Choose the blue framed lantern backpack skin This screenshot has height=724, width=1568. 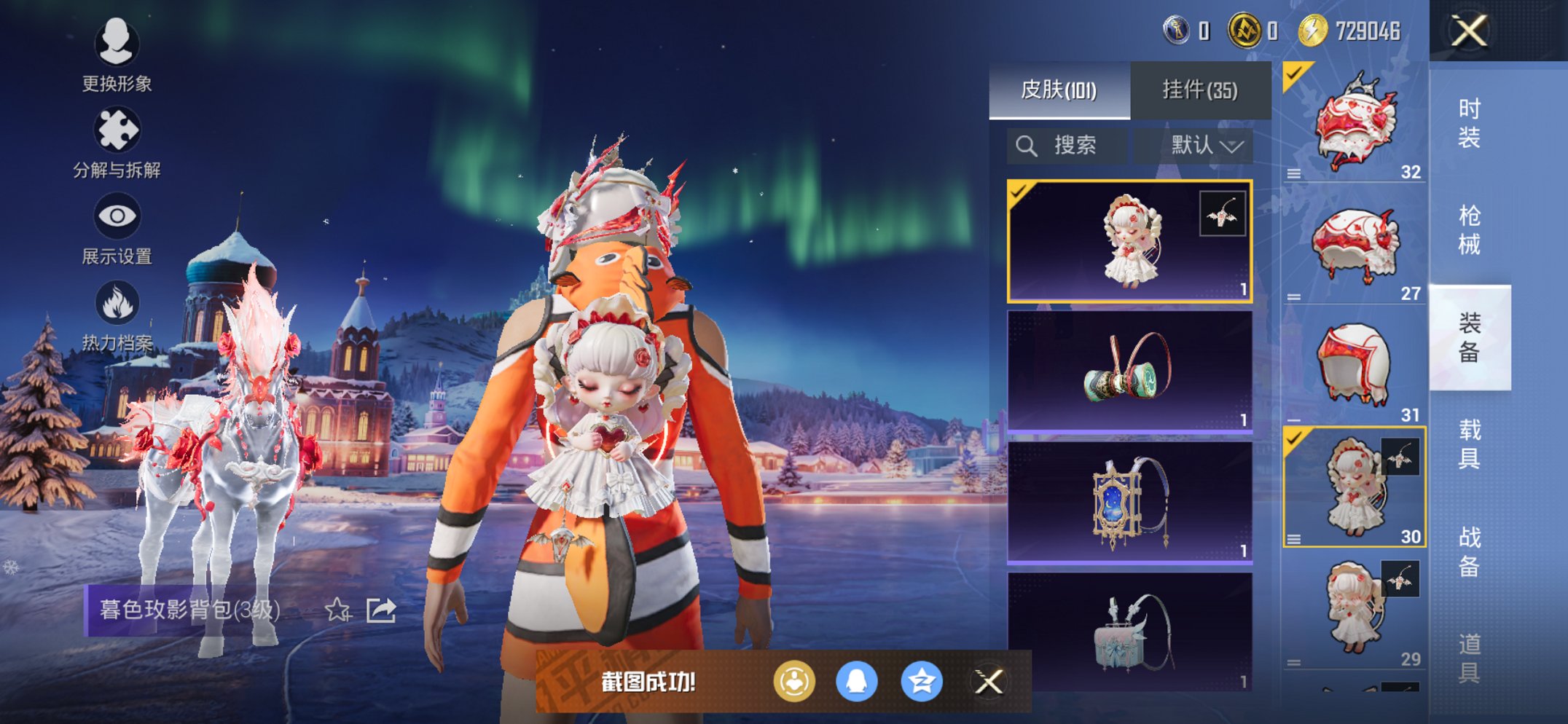(1129, 503)
